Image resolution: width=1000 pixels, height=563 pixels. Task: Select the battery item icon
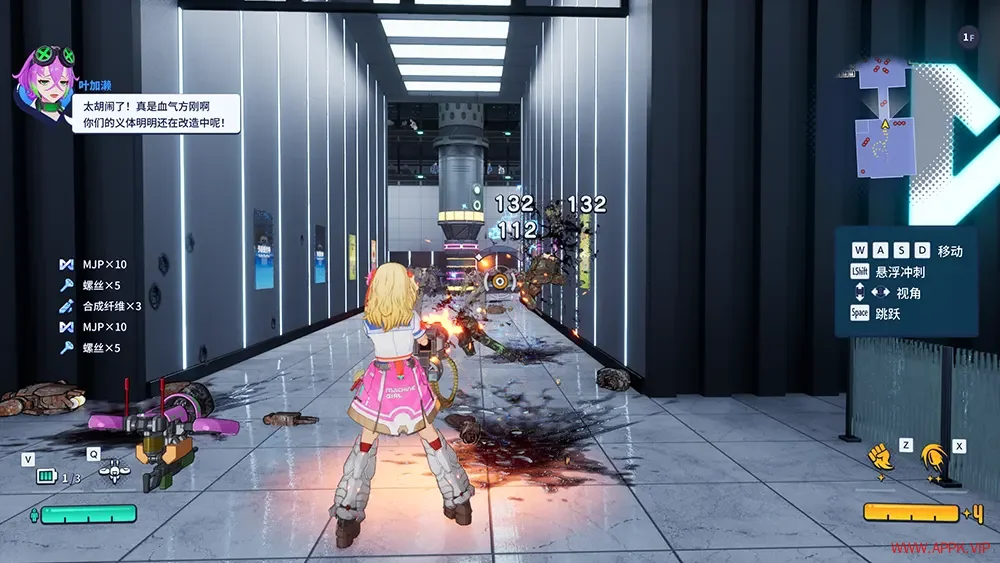(47, 476)
